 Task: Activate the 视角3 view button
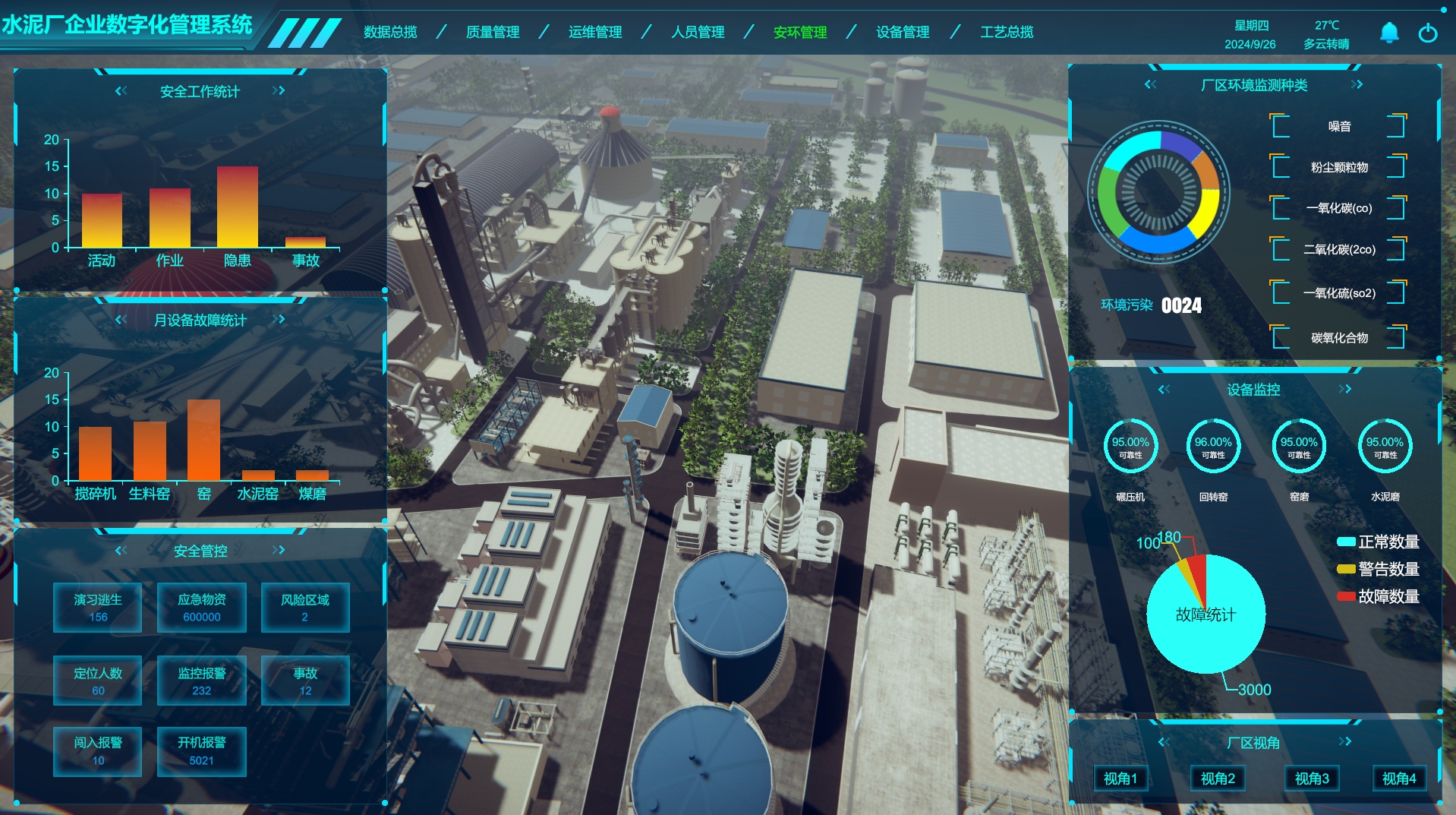coord(1312,779)
